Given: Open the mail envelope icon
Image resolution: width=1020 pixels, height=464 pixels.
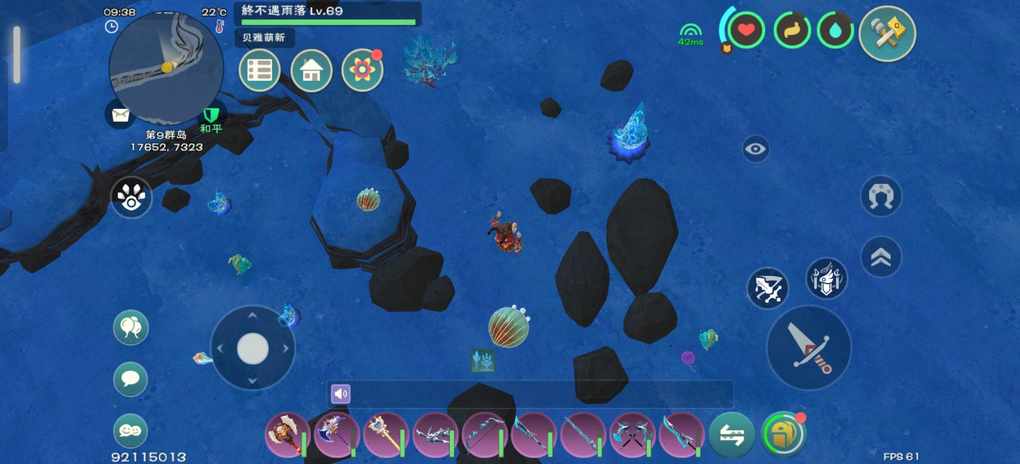Looking at the screenshot, I should point(121,115).
